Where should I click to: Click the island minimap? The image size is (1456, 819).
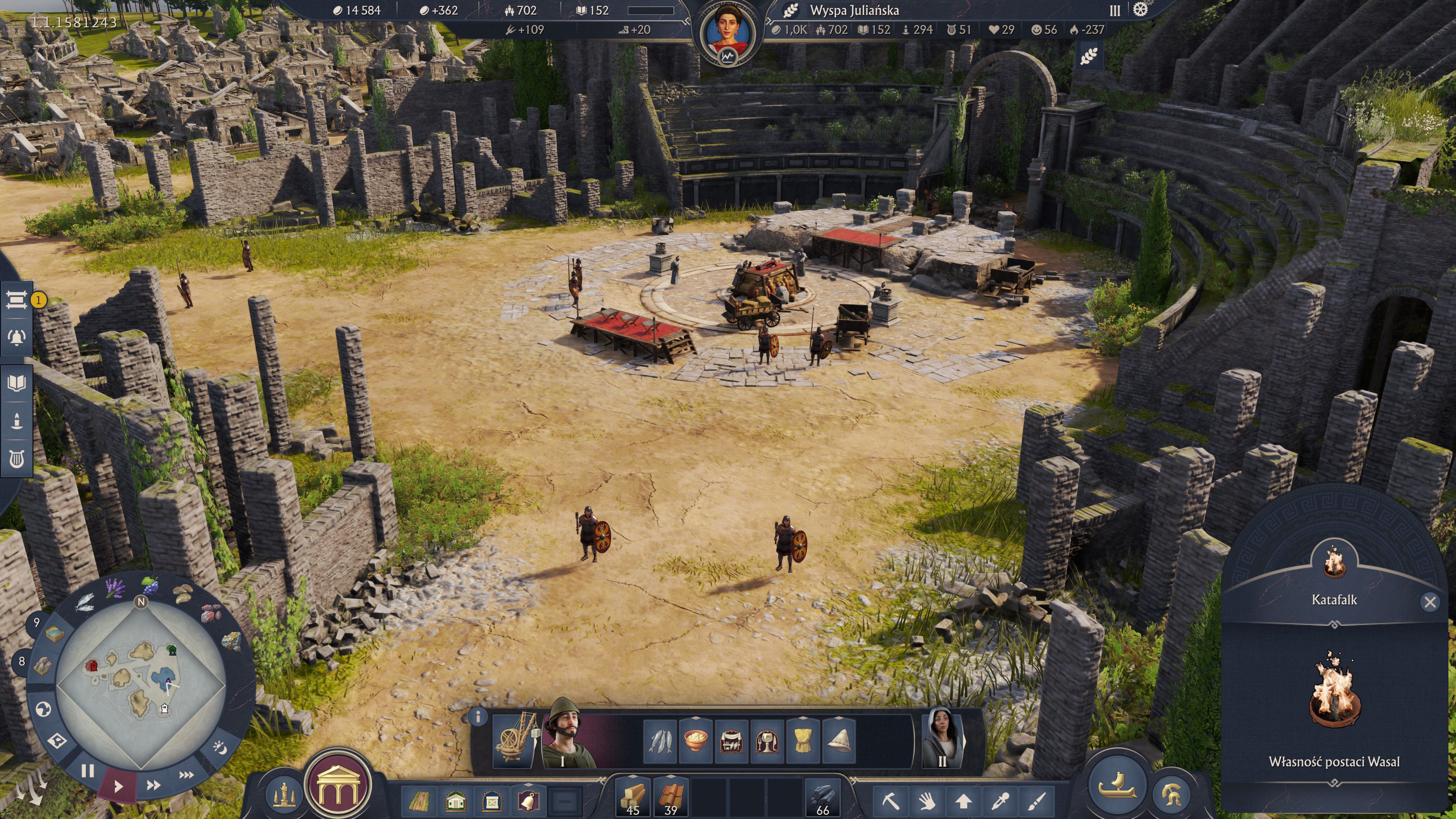tap(141, 683)
